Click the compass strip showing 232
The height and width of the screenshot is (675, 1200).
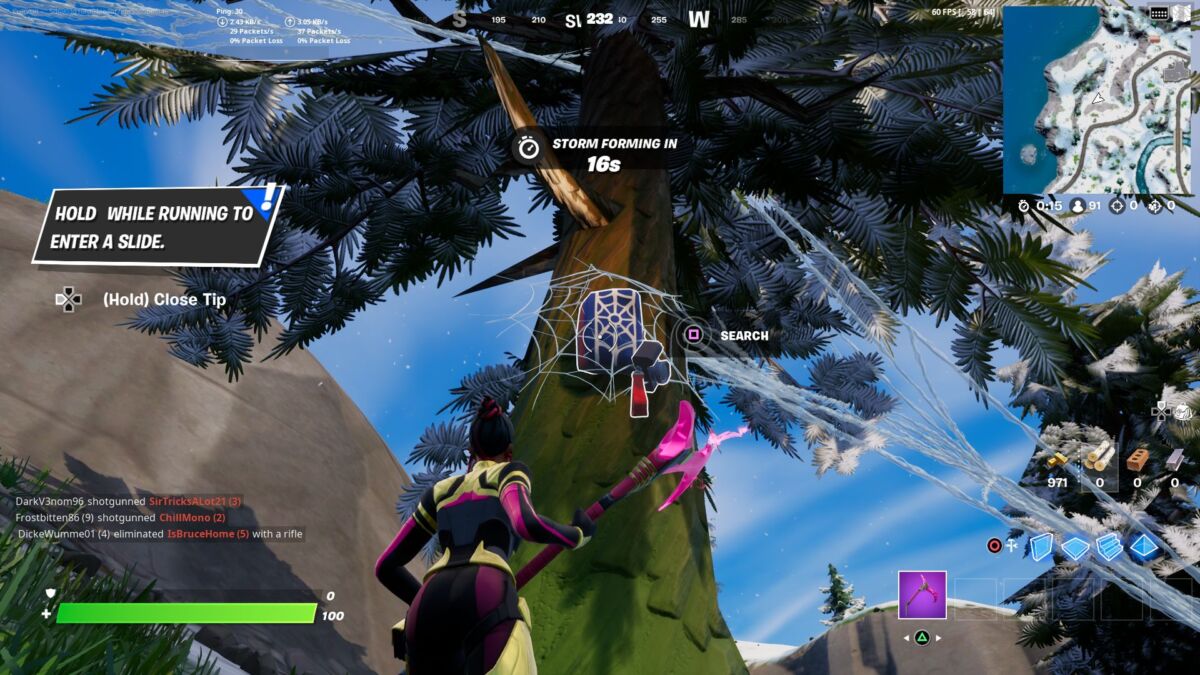tap(600, 19)
